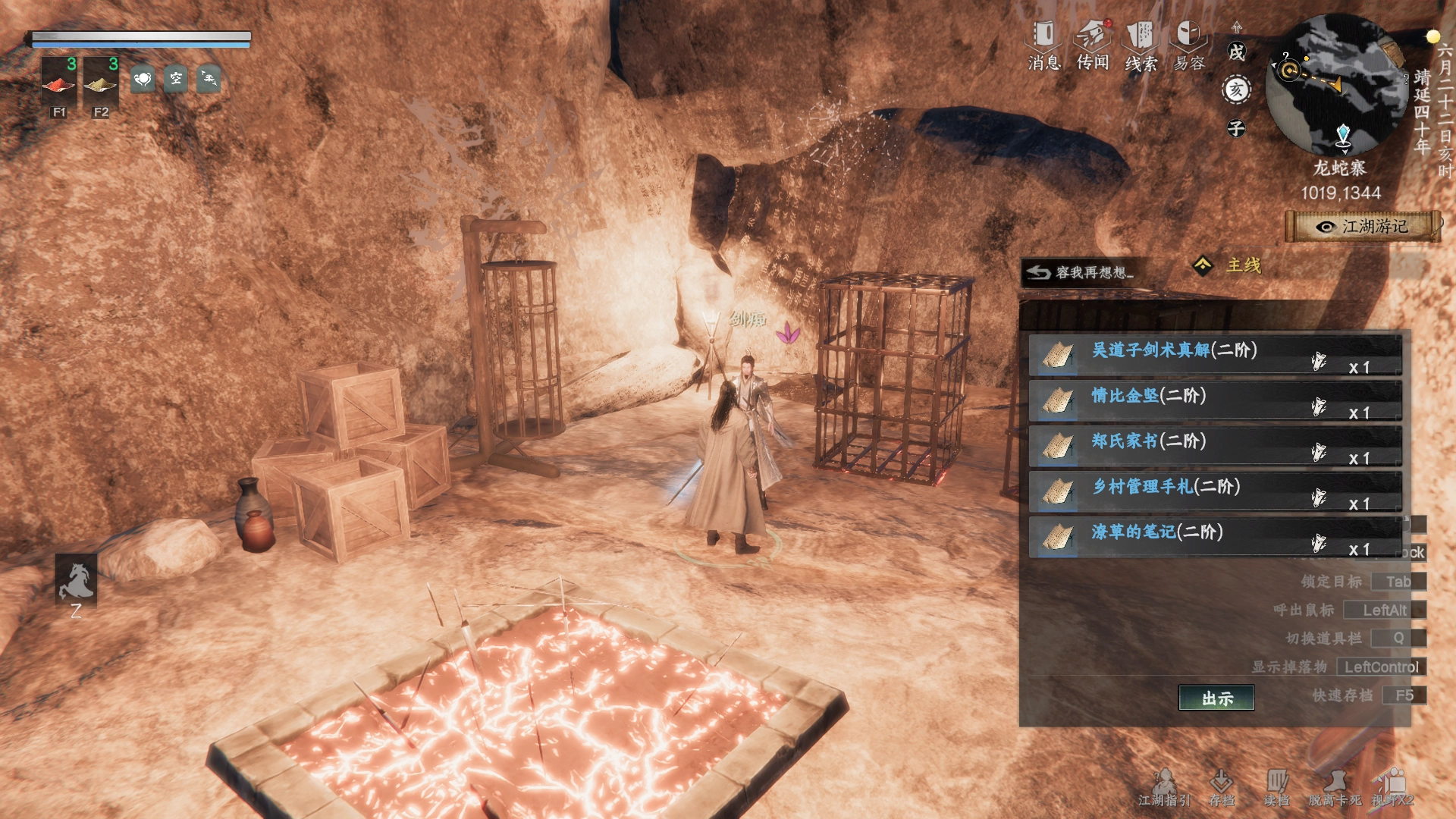Click the 存档 save game icon
Viewport: 1456px width, 819px height.
[x=1222, y=786]
